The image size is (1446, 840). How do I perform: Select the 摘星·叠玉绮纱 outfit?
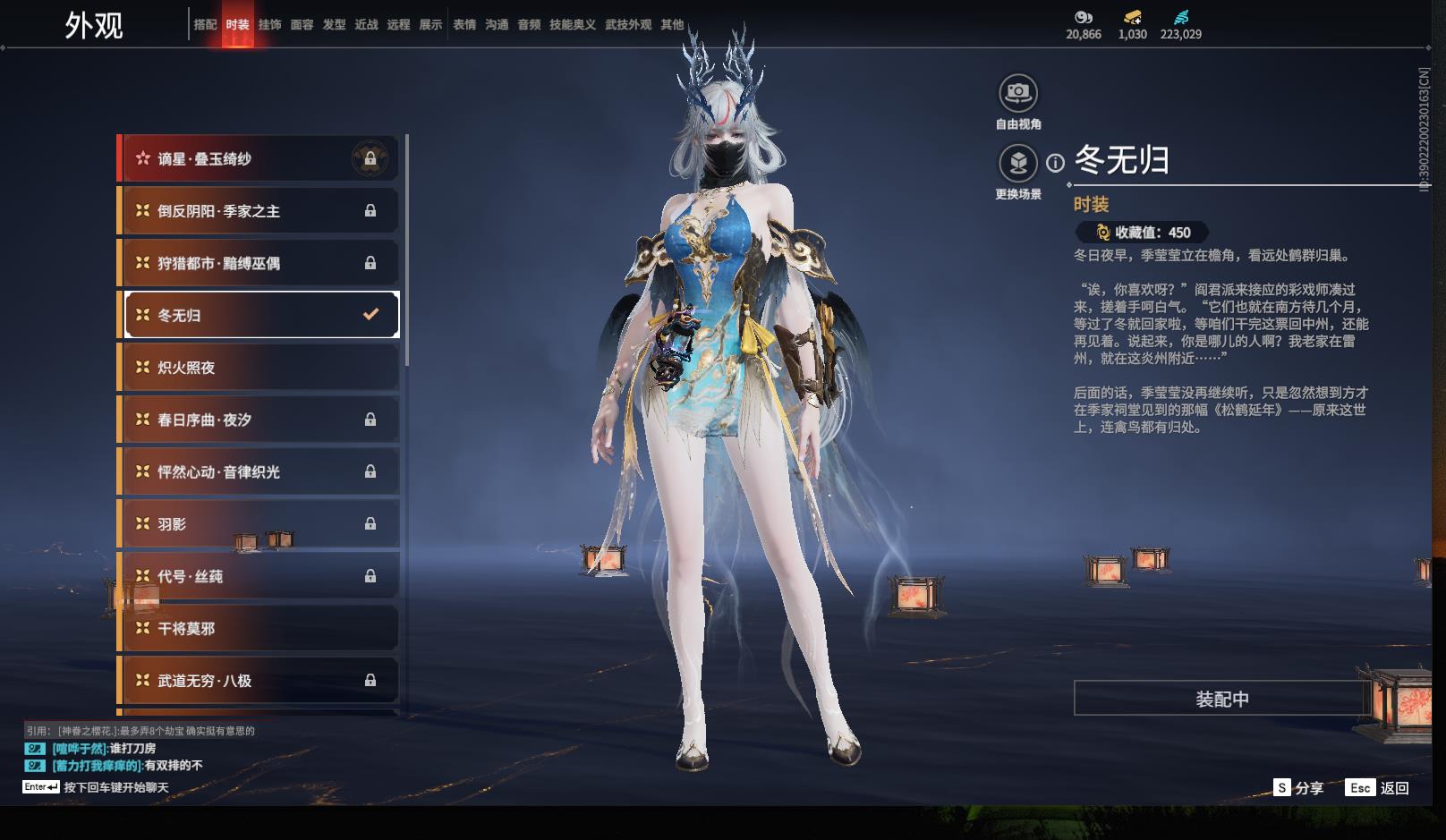[259, 159]
